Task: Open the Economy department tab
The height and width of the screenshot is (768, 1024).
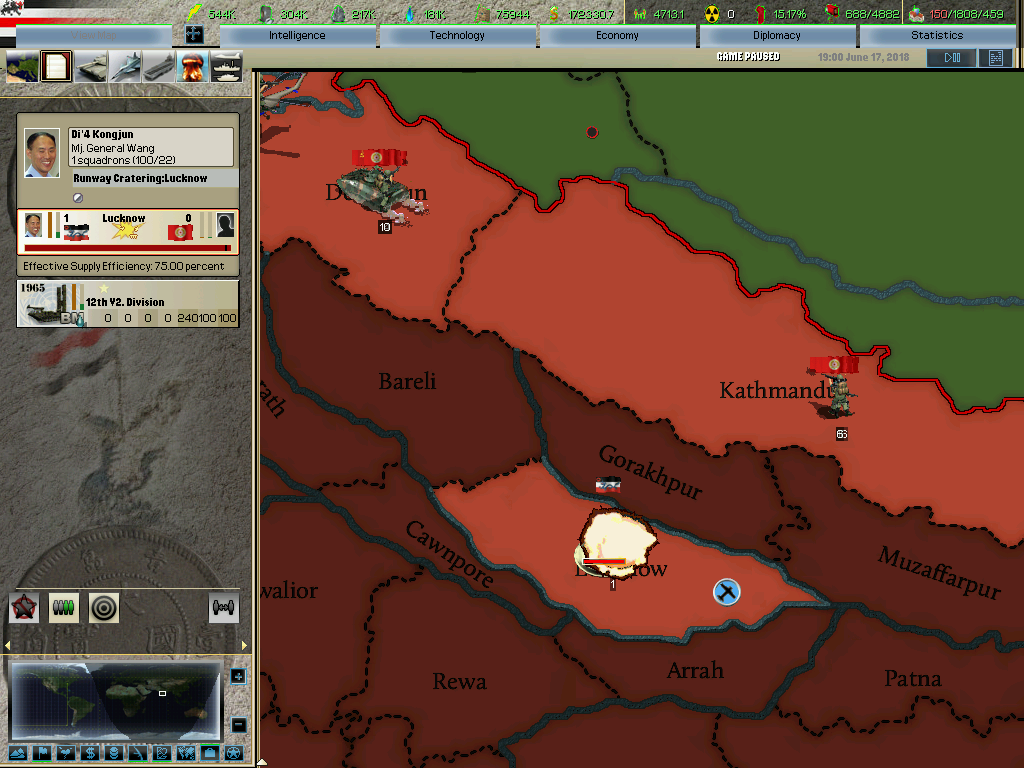Action: tap(617, 36)
